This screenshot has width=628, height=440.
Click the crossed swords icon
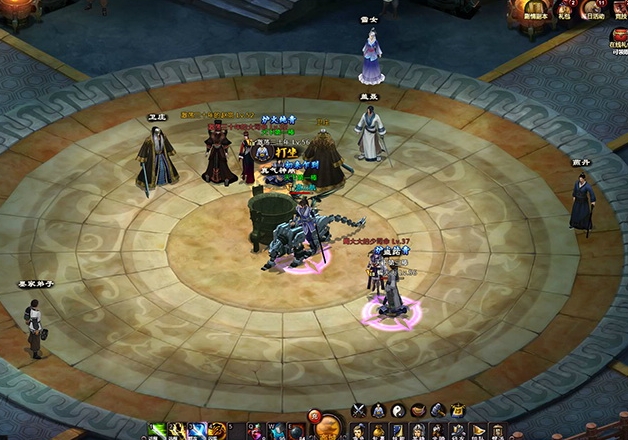click(x=359, y=409)
